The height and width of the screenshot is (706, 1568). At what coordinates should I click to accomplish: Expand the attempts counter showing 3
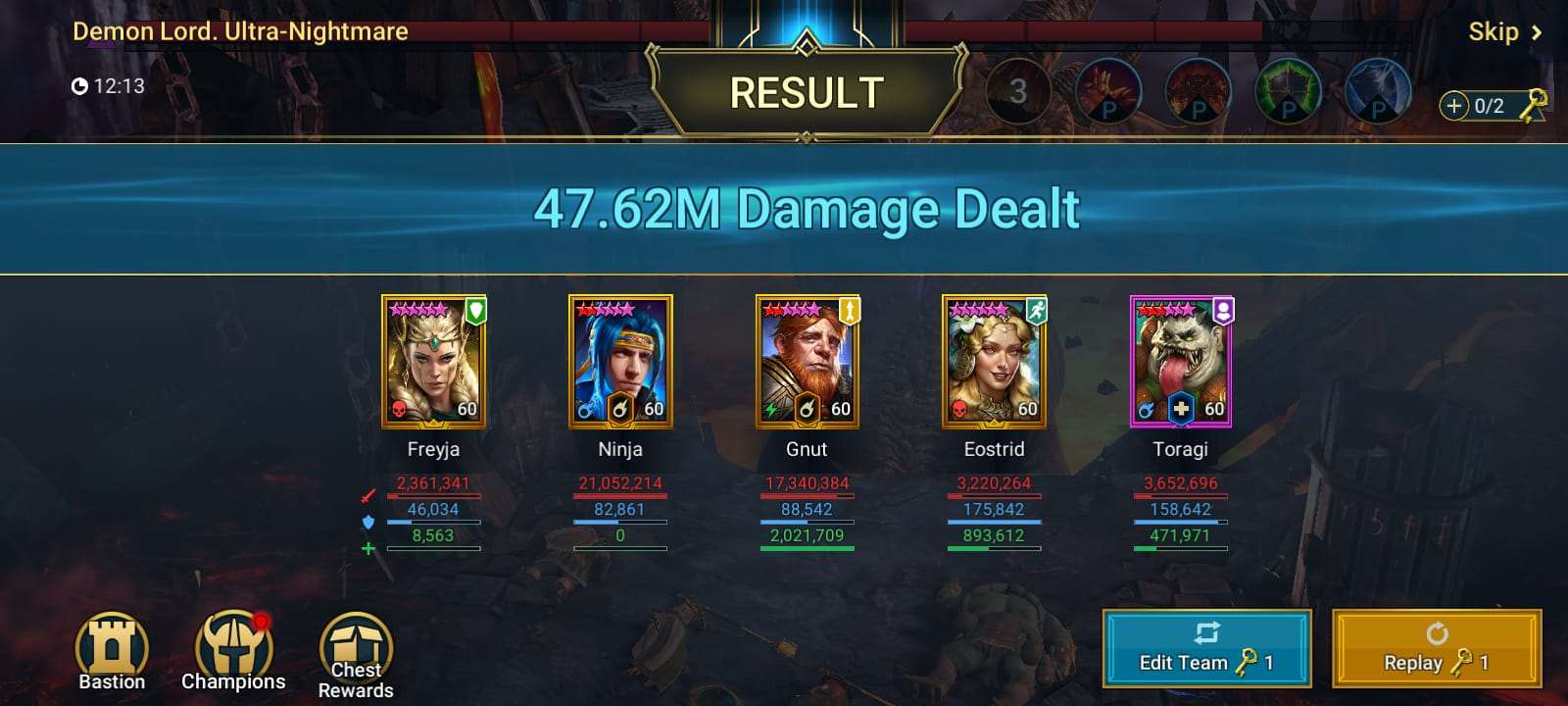[x=1017, y=91]
